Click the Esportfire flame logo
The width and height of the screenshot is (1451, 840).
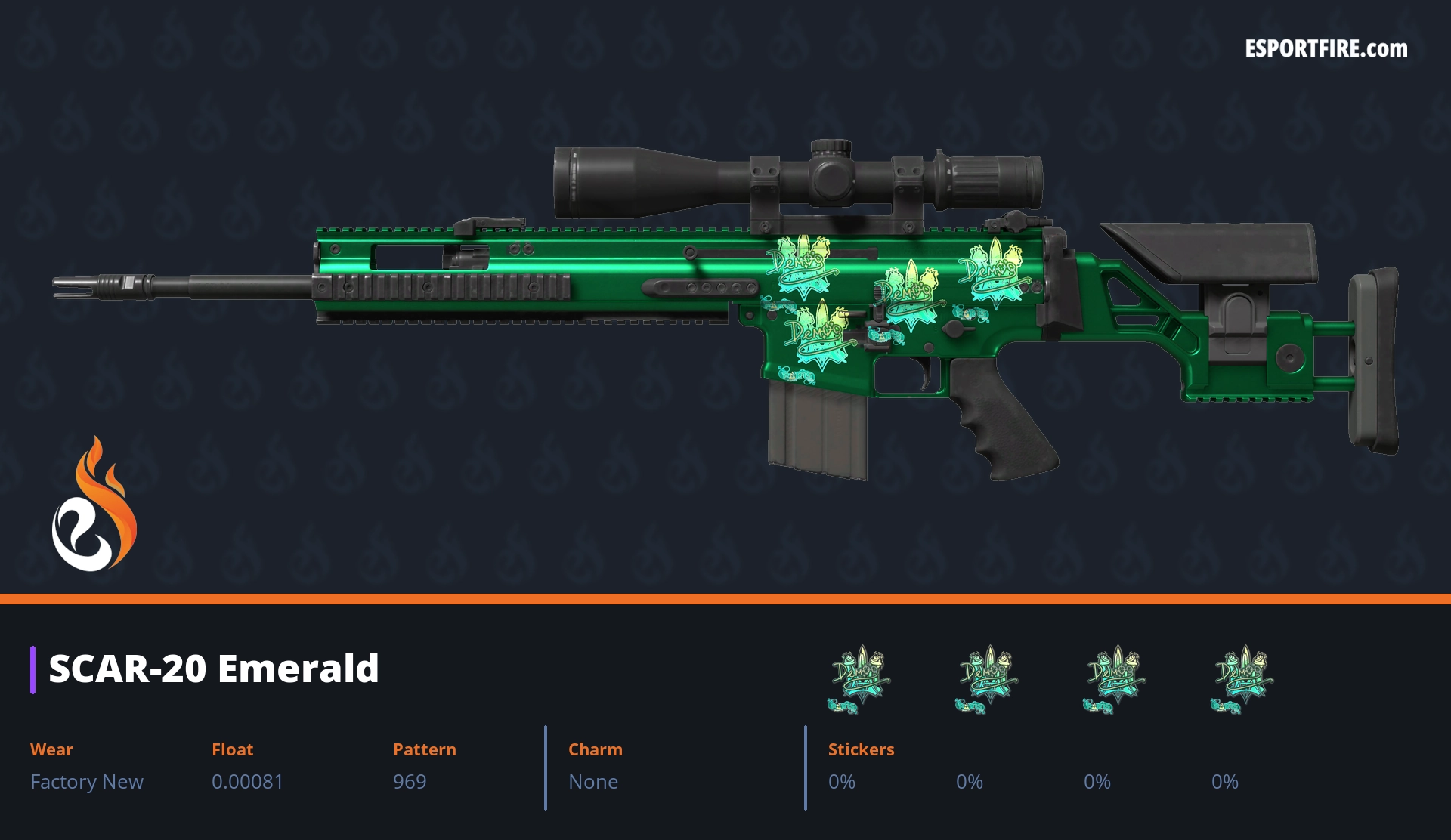(94, 505)
